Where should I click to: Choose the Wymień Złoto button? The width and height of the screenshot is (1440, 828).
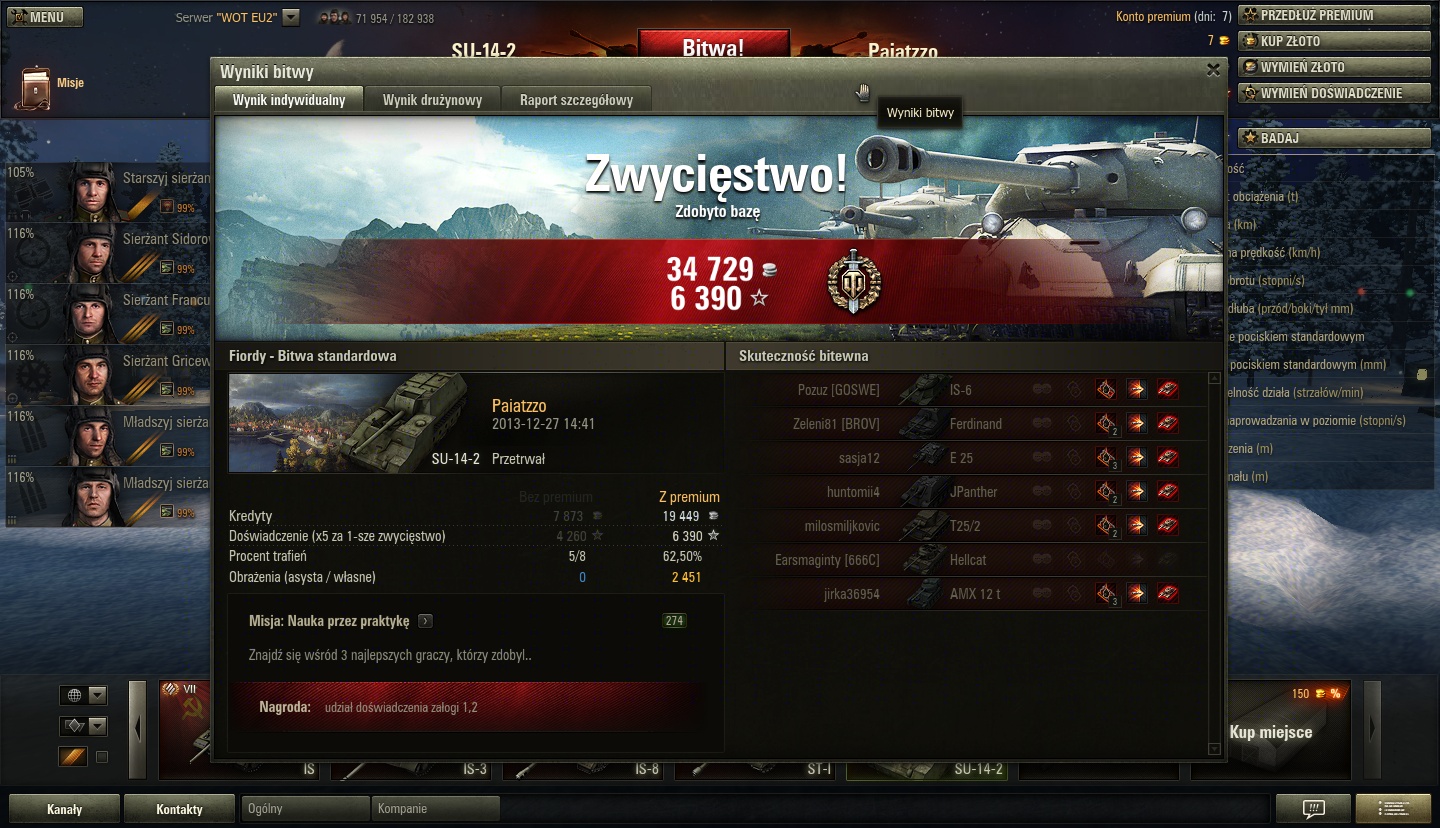click(1334, 67)
